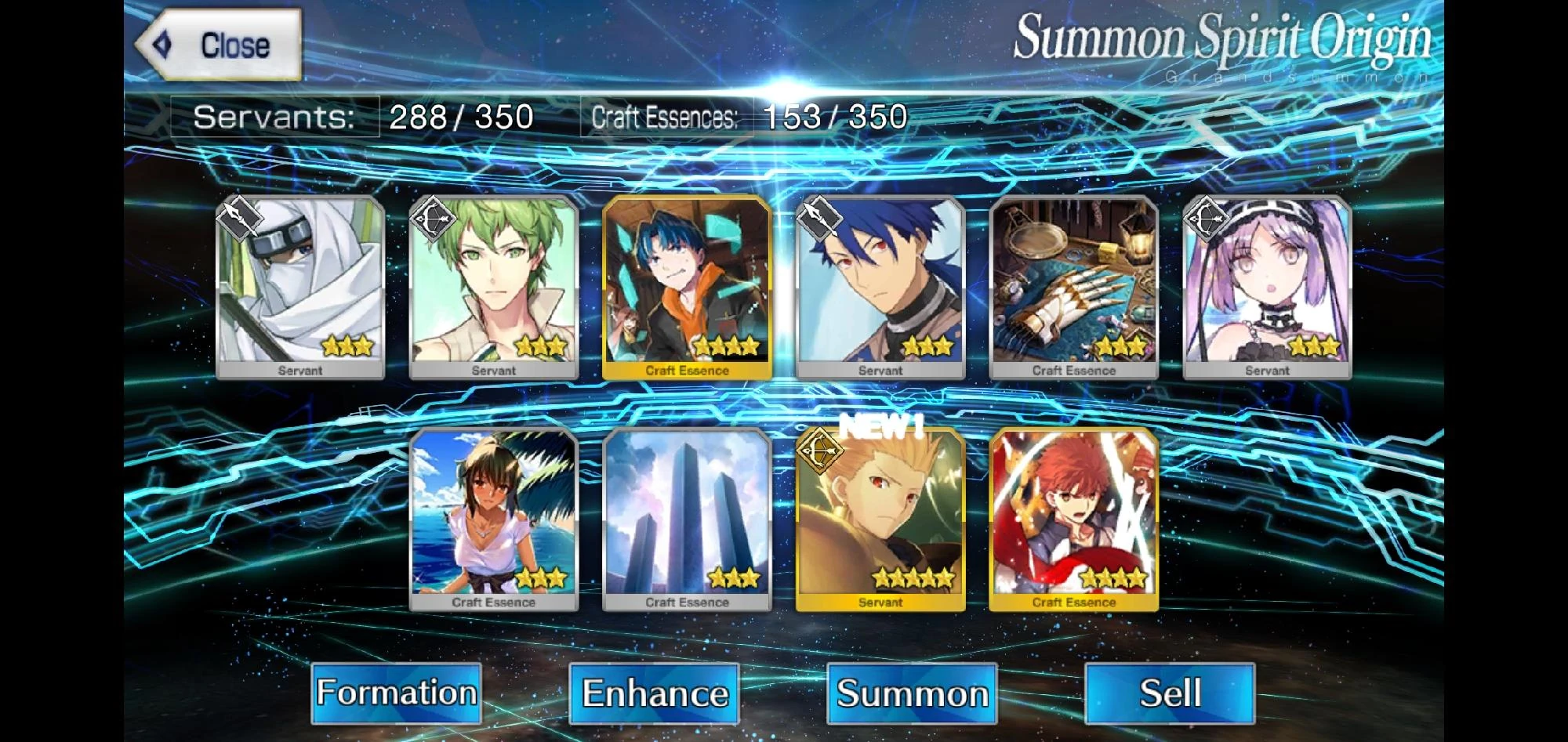Open the Enhance screen

[x=655, y=693]
